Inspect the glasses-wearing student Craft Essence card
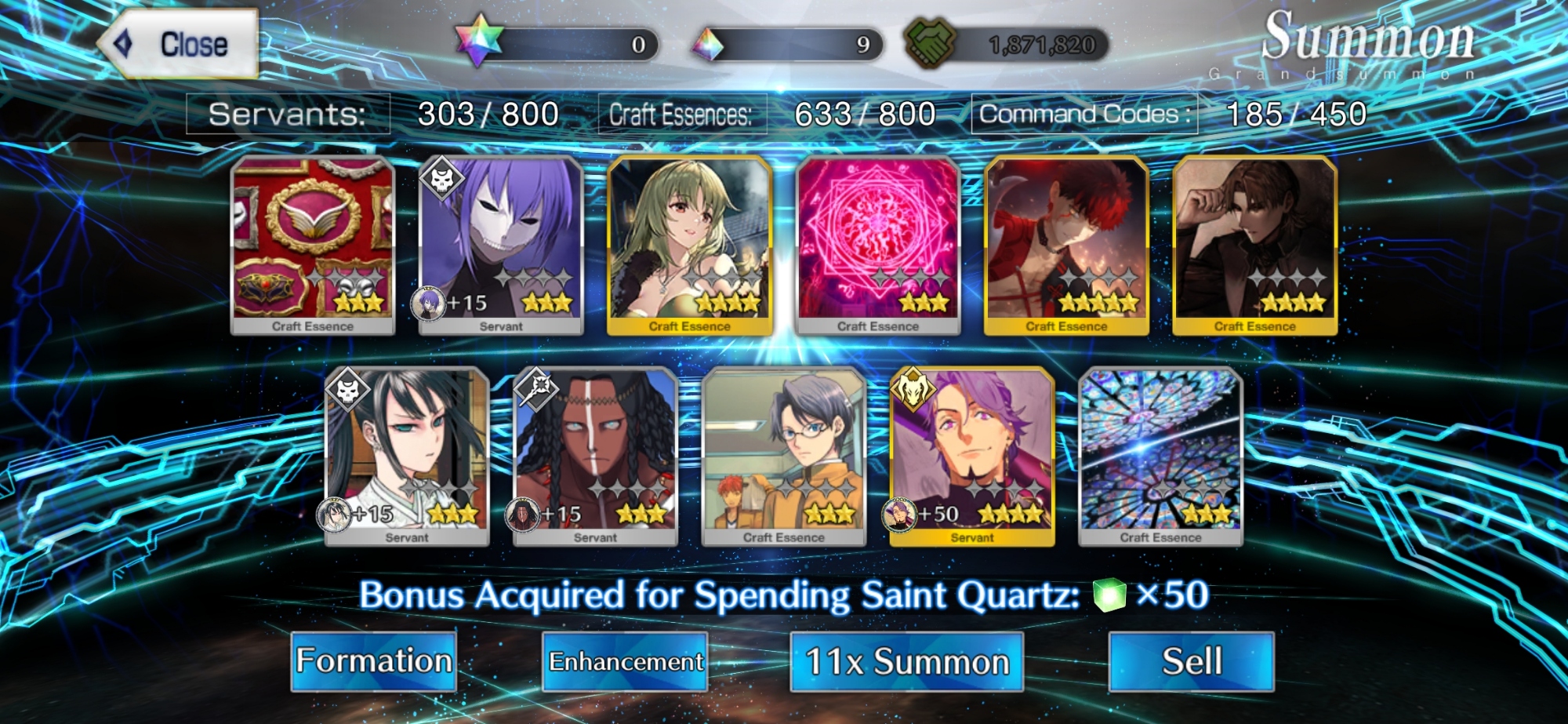The width and height of the screenshot is (1568, 724). click(x=784, y=455)
